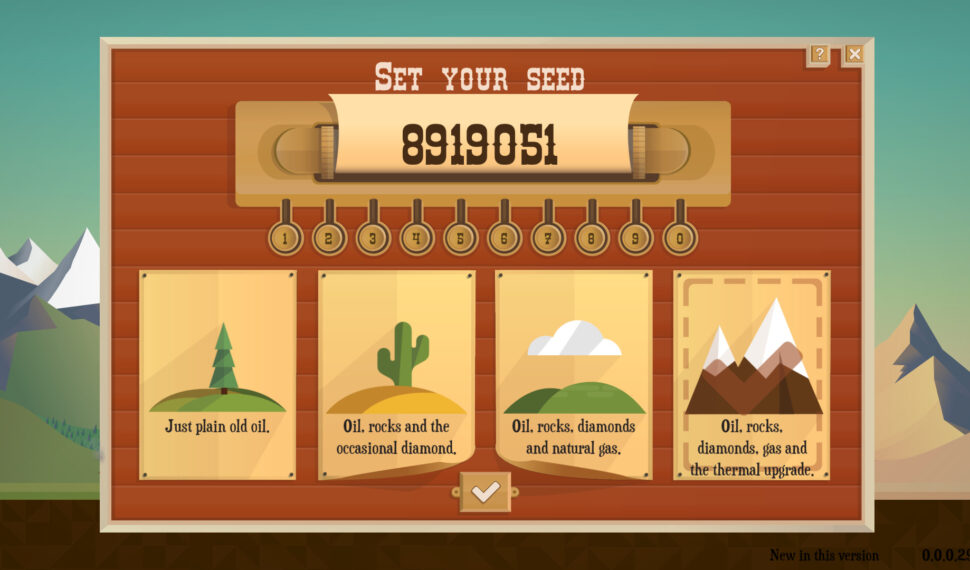Pull the number 3 digit knob
The height and width of the screenshot is (570, 970).
[x=373, y=238]
